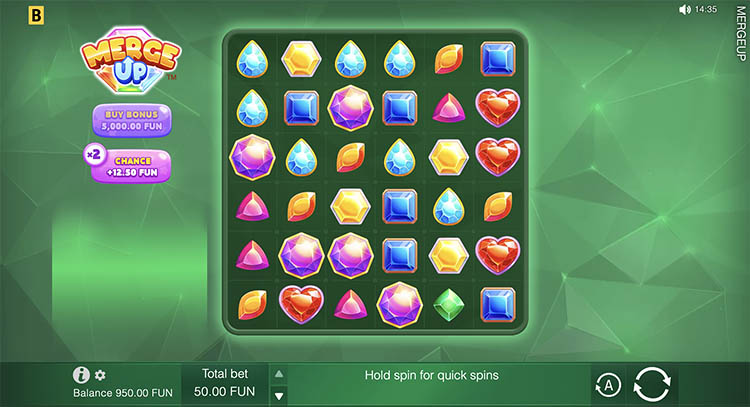Spin the reels with the spin button
Image resolution: width=750 pixels, height=407 pixels.
pyautogui.click(x=652, y=384)
